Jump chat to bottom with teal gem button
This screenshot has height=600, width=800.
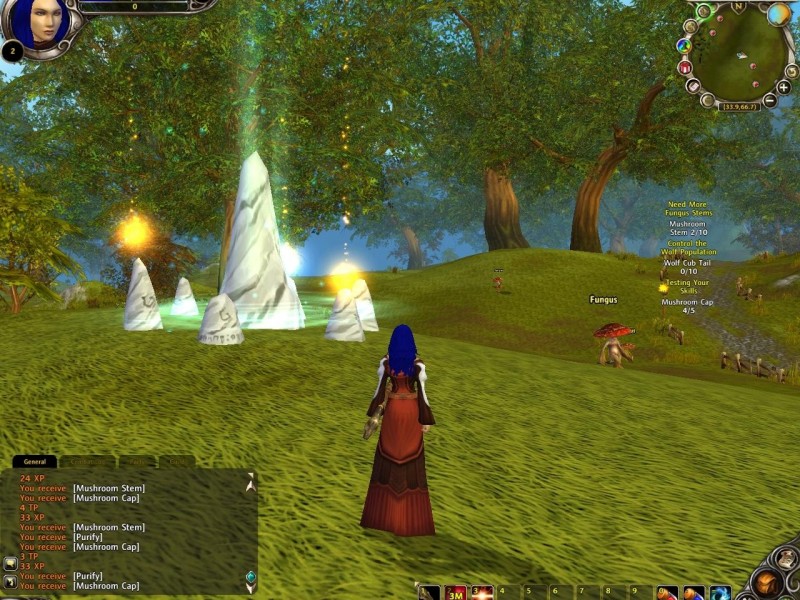pos(250,577)
